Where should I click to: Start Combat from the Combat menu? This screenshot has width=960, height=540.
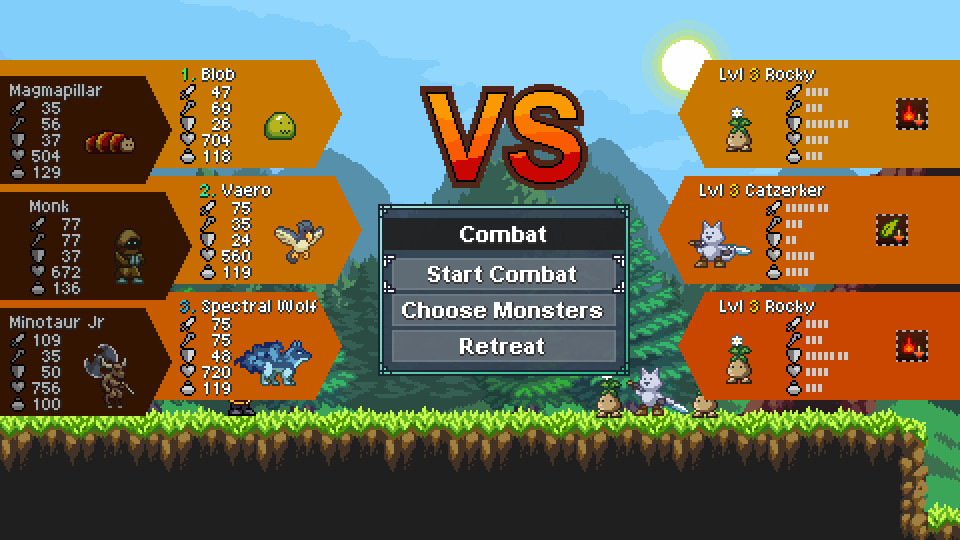click(x=502, y=274)
